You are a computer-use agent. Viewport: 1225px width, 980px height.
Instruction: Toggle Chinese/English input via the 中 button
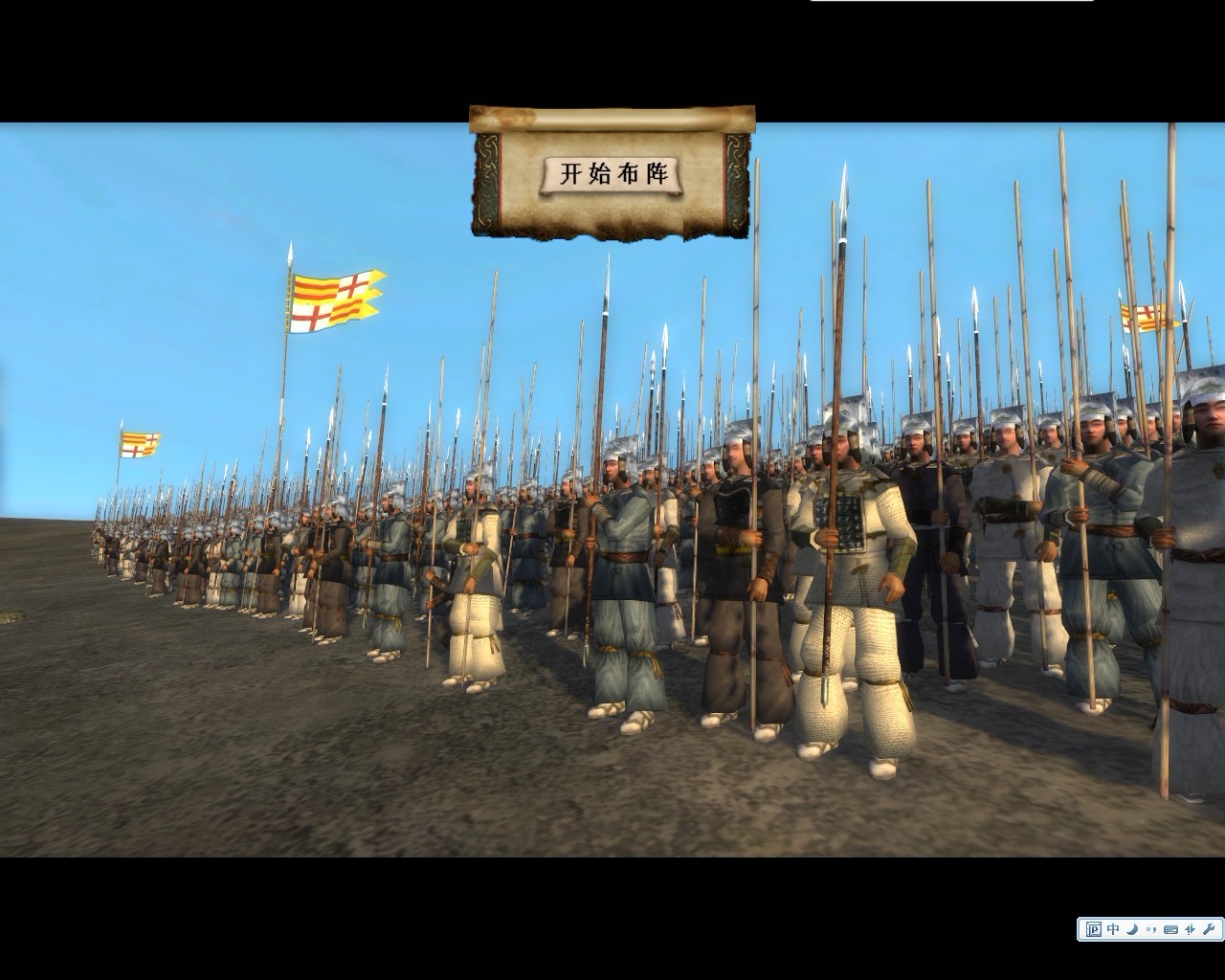coord(1112,928)
